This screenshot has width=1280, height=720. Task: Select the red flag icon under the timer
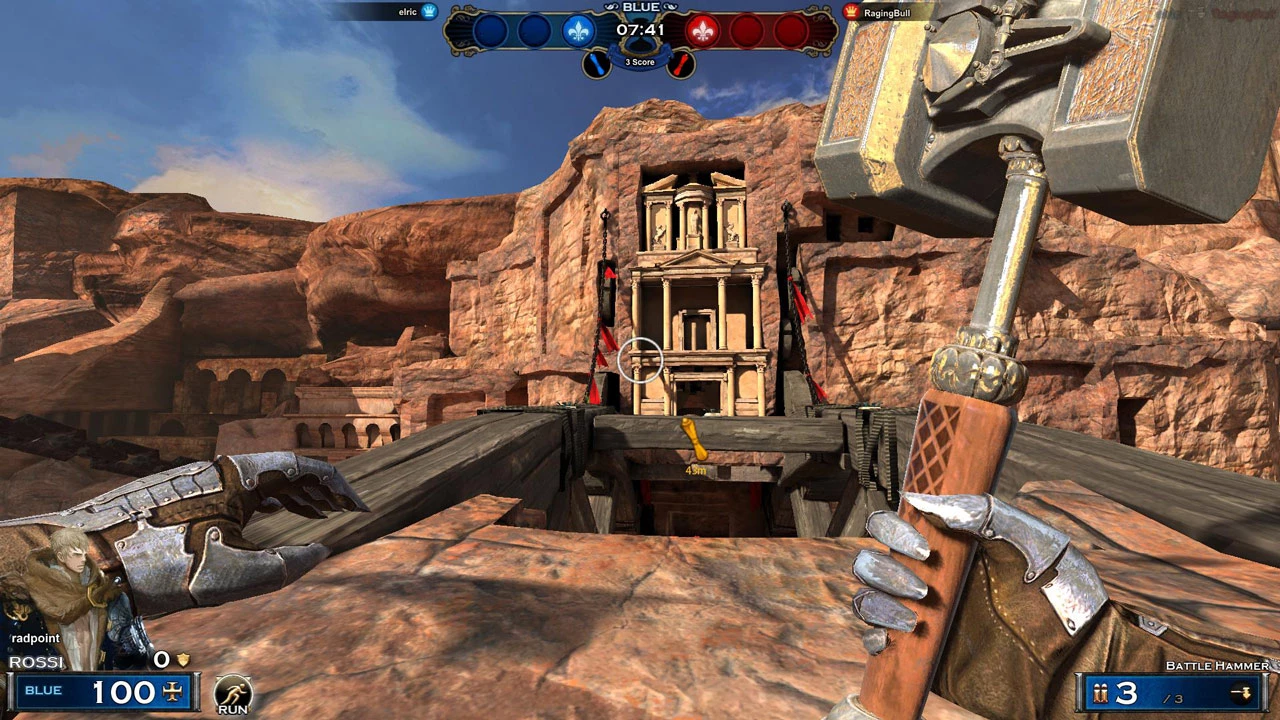[681, 64]
